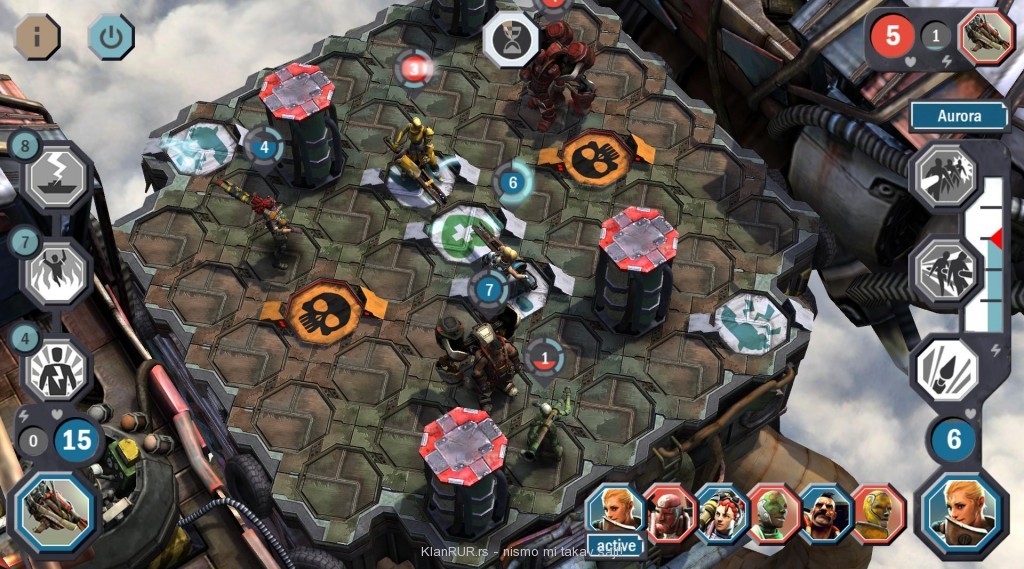Click the Aurora name label
The width and height of the screenshot is (1024, 569).
(x=959, y=116)
